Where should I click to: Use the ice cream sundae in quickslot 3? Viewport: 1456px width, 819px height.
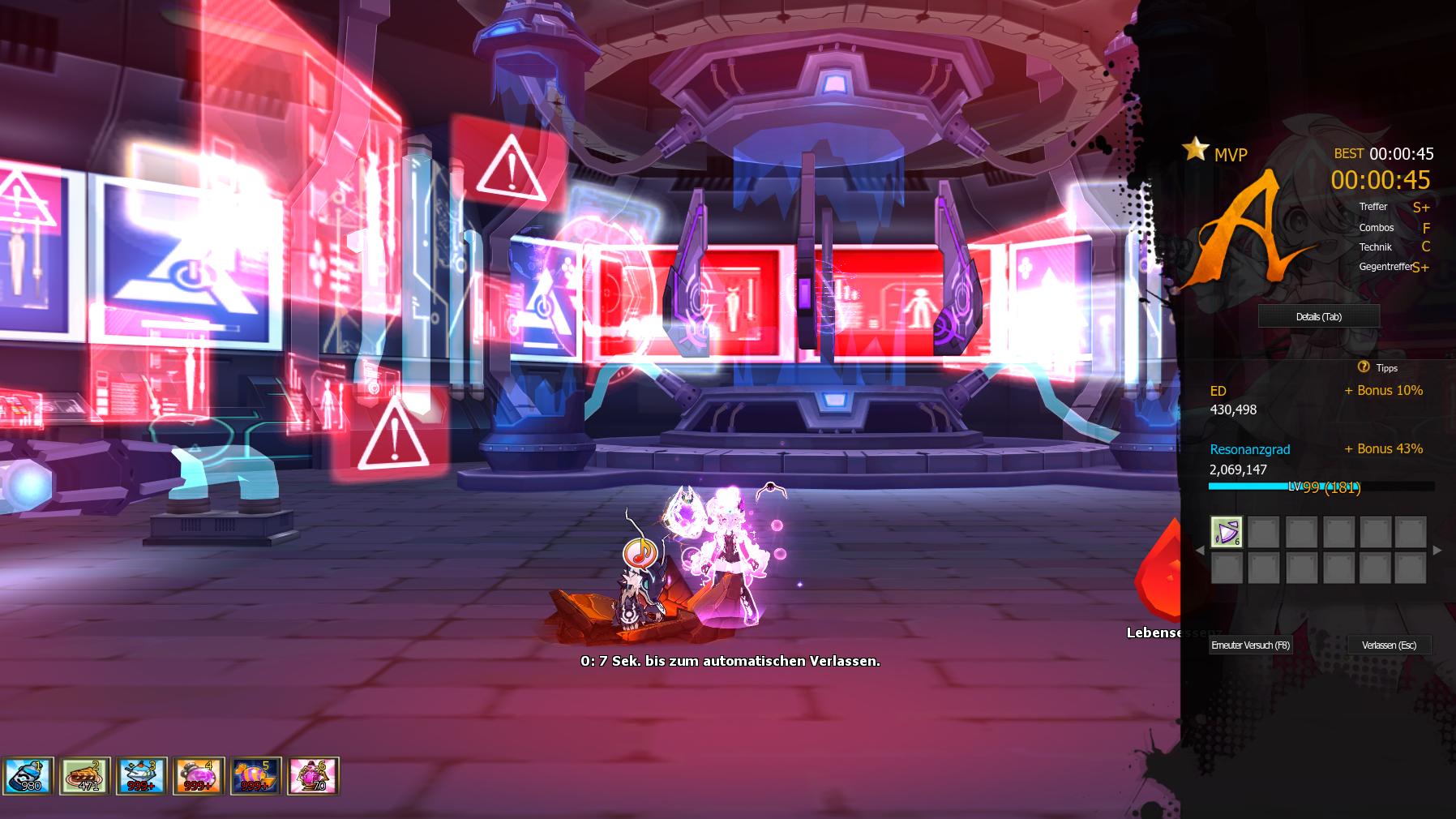(x=141, y=776)
